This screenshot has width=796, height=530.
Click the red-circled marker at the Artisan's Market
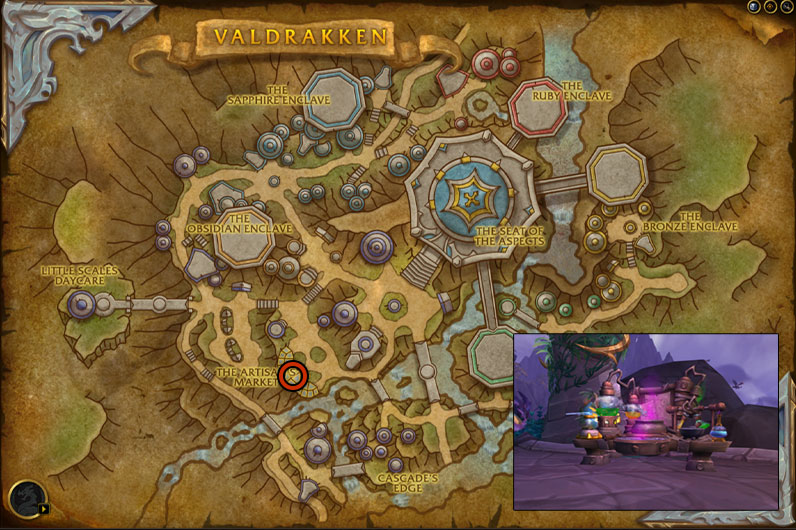tap(293, 376)
